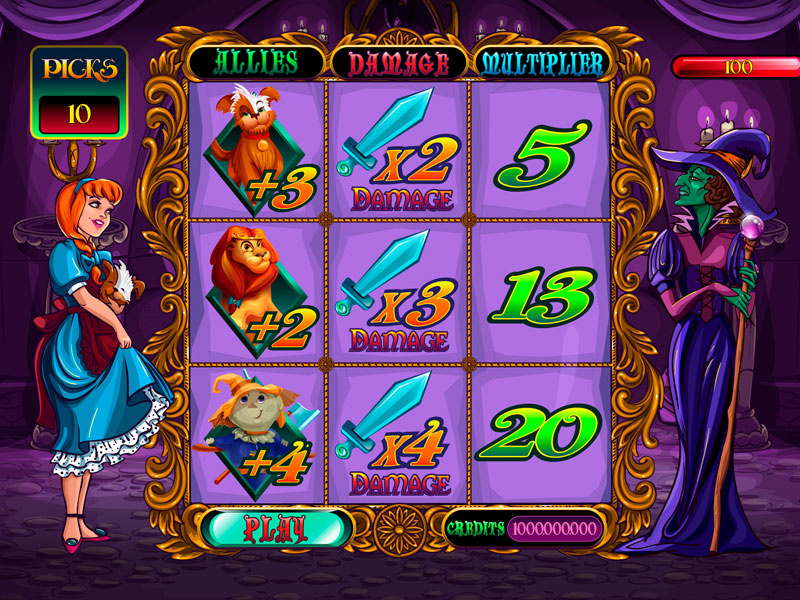Choose the x3 Damage sword tile
The image size is (800, 600).
pyautogui.click(x=398, y=292)
